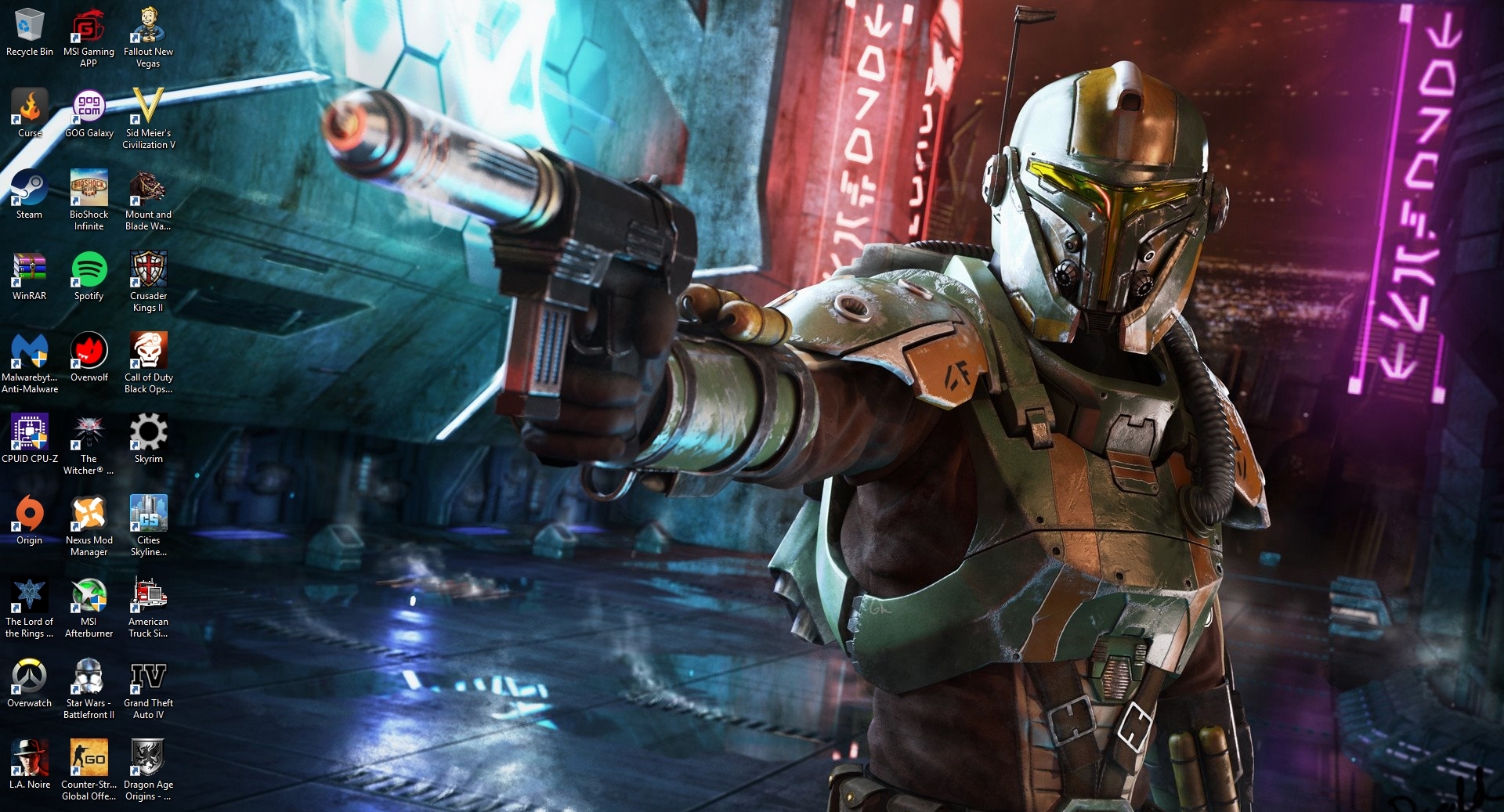Image resolution: width=1504 pixels, height=812 pixels.
Task: Click Sid Meier's Civilization V shortcut
Action: 148,107
